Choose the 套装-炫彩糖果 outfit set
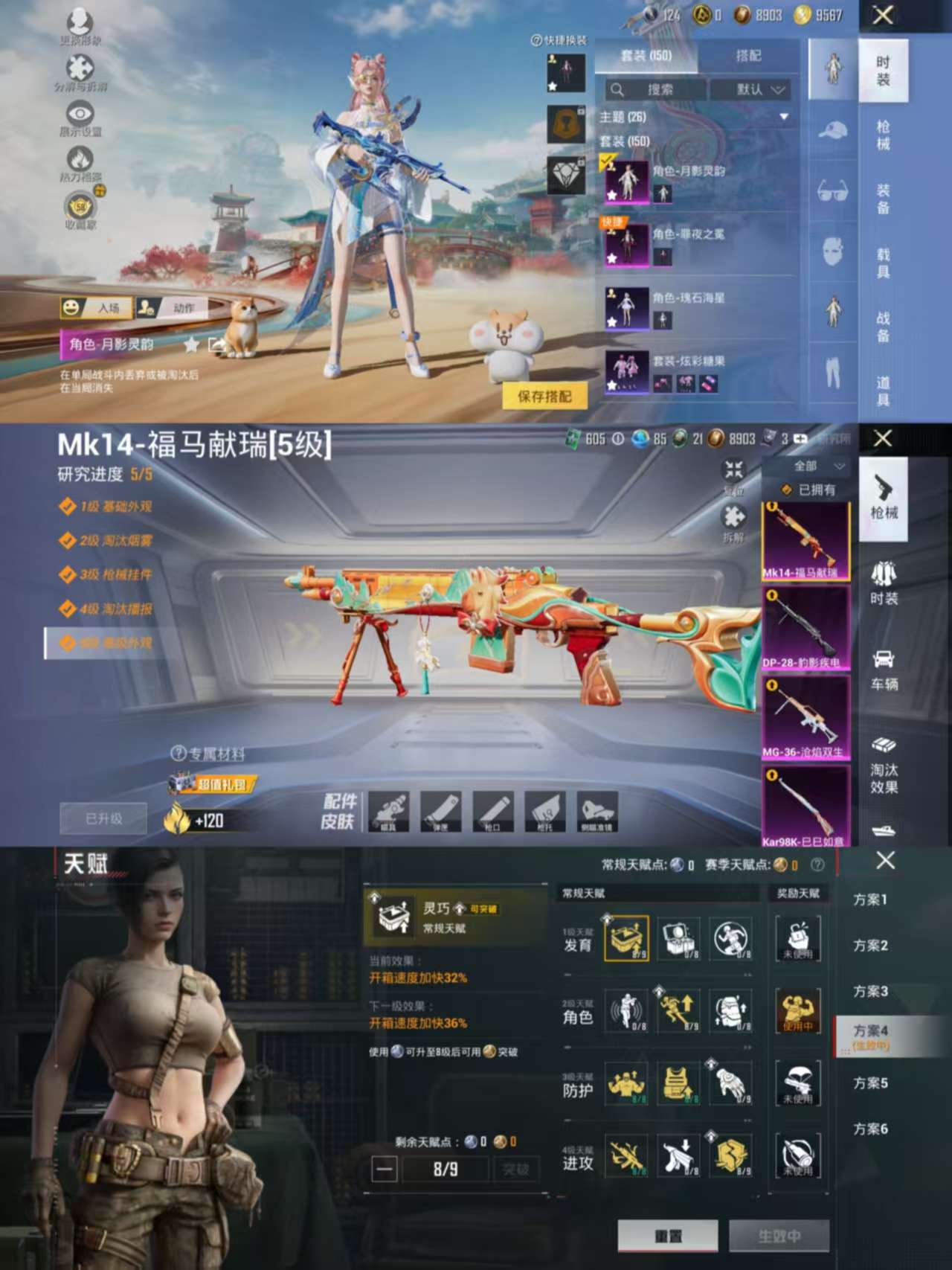Screen dimensions: 952x1270 pos(699,372)
